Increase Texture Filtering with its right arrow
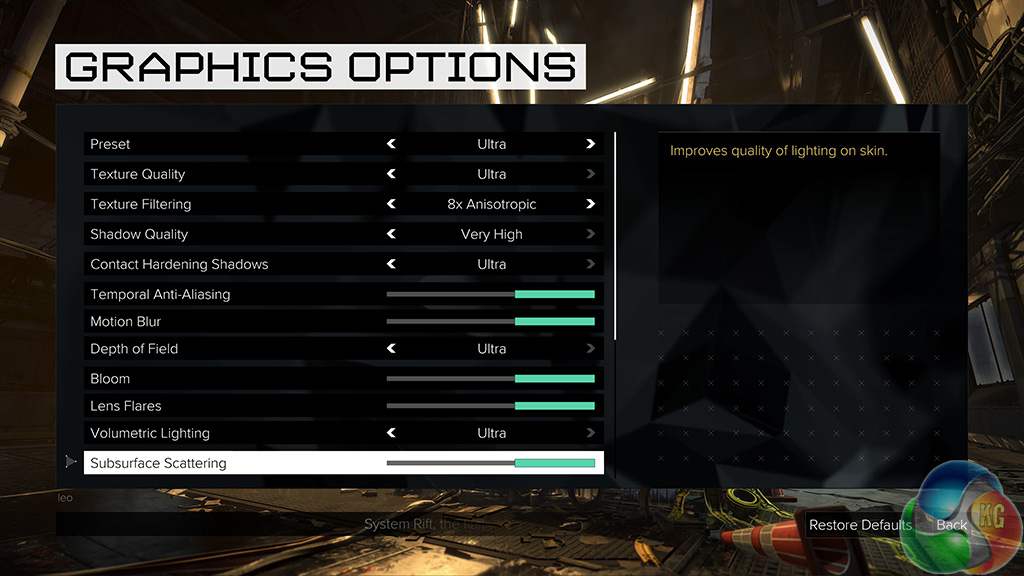 click(591, 204)
